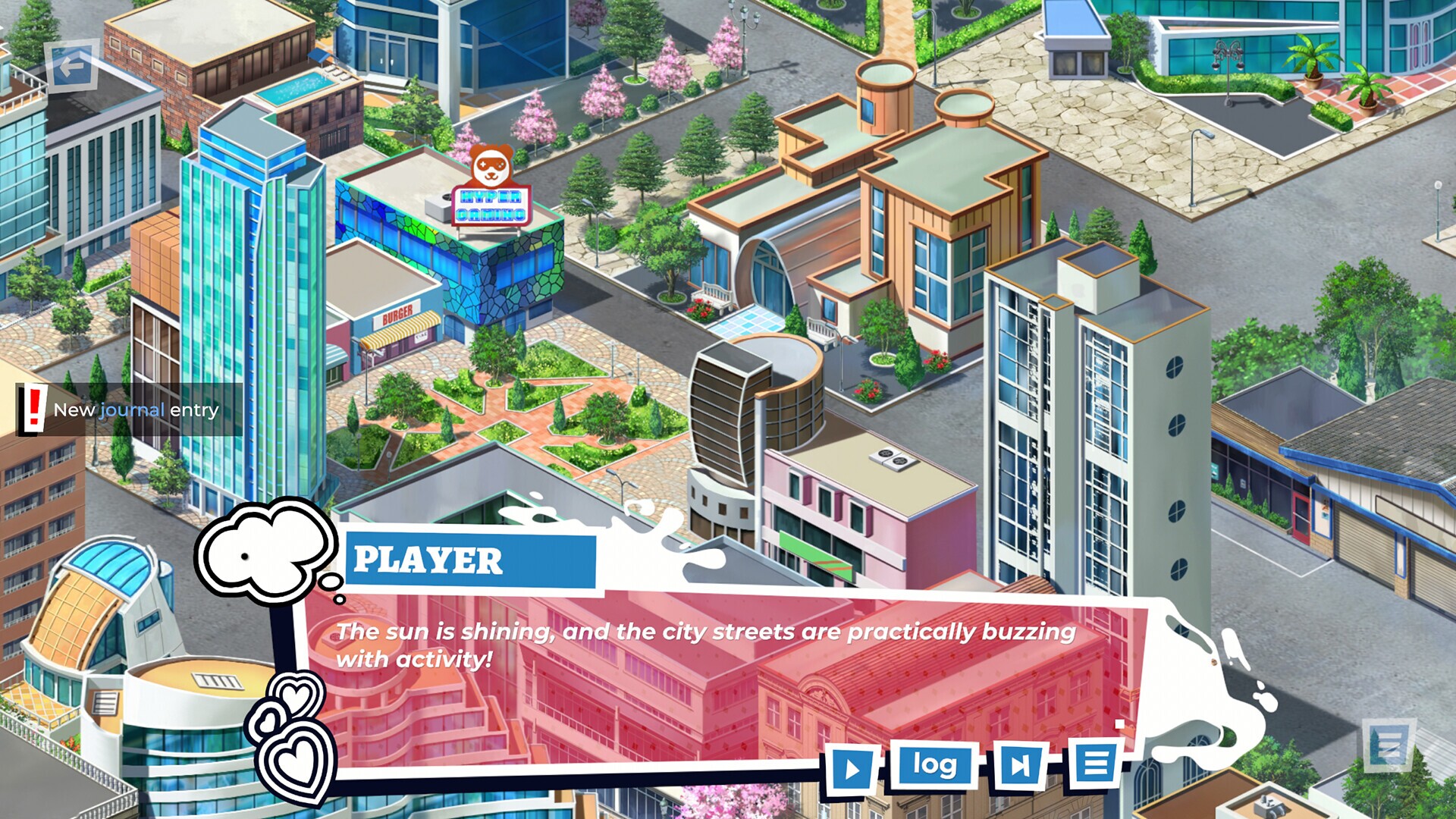Viewport: 1456px width, 819px height.
Task: Select the journal link in the notification banner
Action: pyautogui.click(x=129, y=412)
